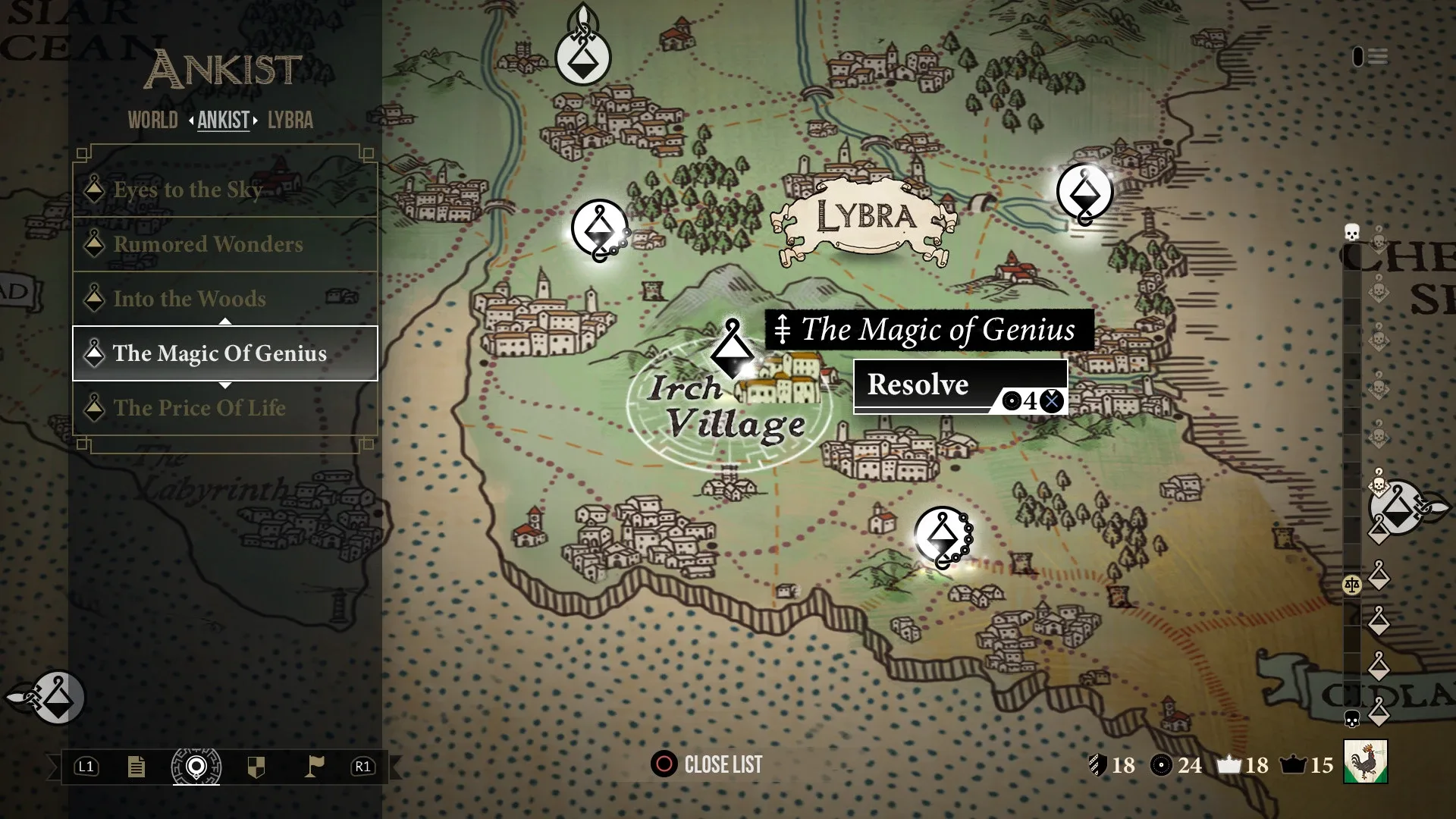Switch to the shield tab

[256, 767]
